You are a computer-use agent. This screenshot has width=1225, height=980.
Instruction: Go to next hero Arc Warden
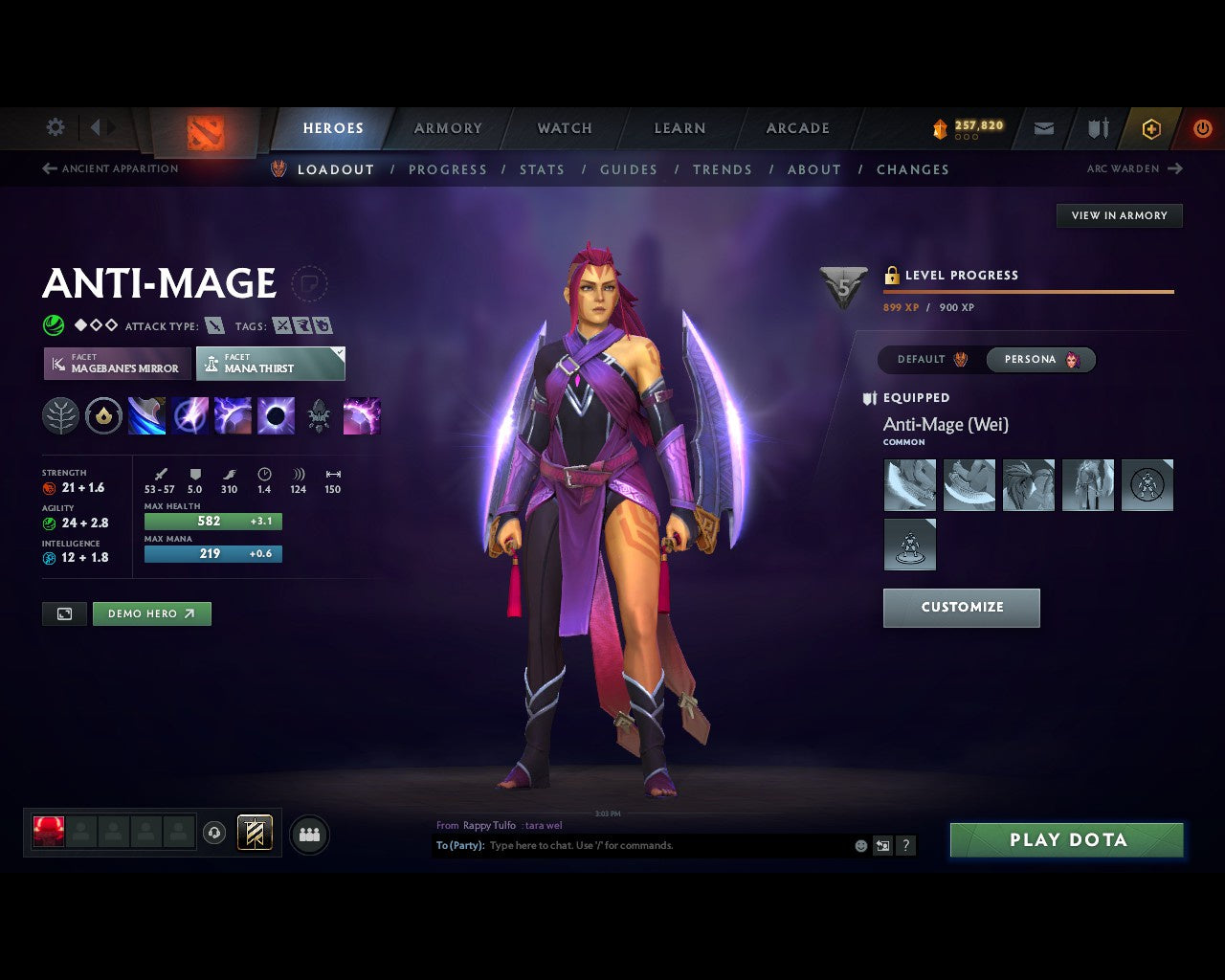pos(1135,168)
